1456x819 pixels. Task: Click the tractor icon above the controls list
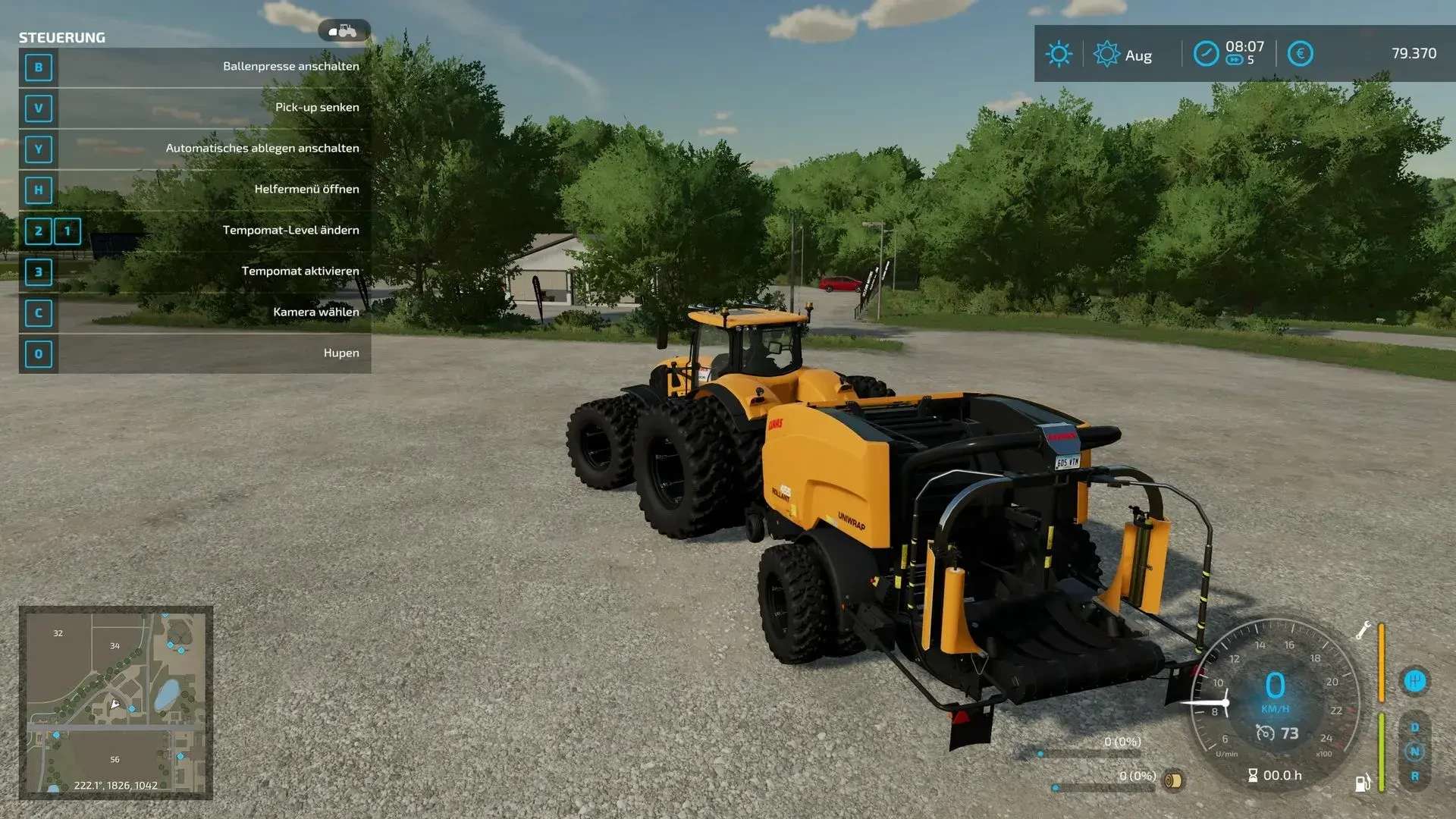coord(344,31)
